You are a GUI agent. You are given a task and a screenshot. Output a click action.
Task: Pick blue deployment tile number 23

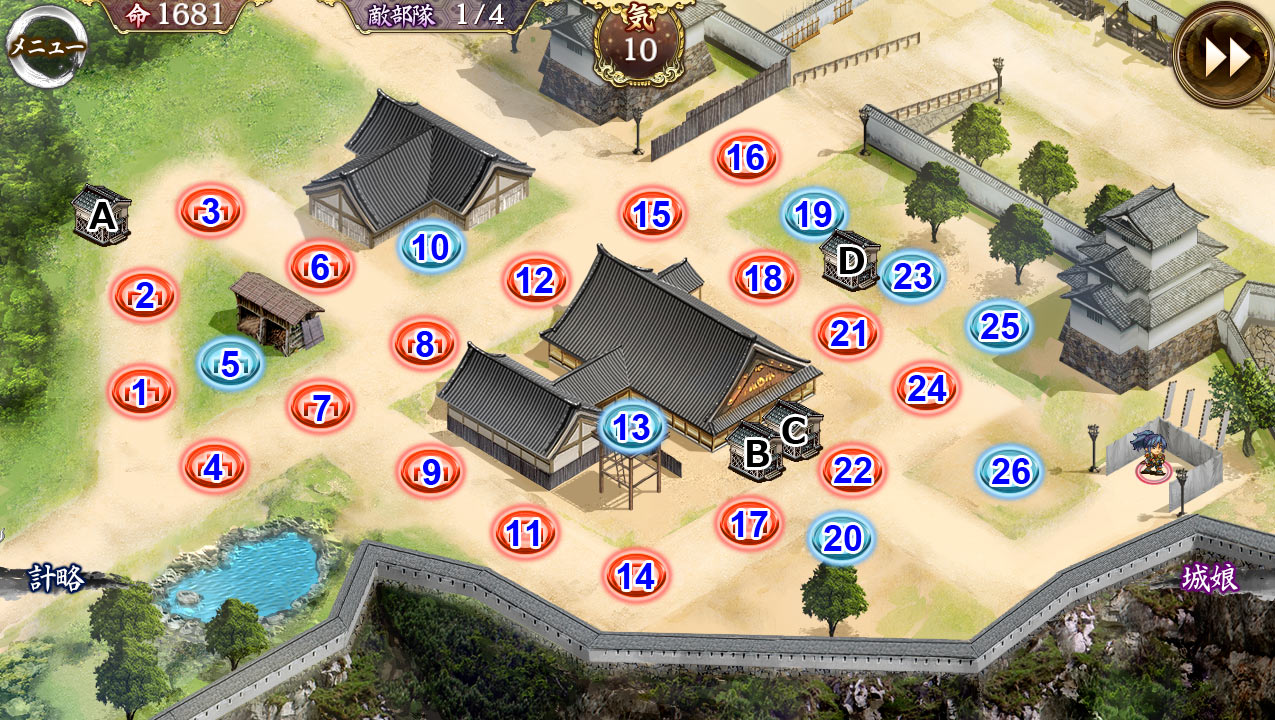(912, 276)
